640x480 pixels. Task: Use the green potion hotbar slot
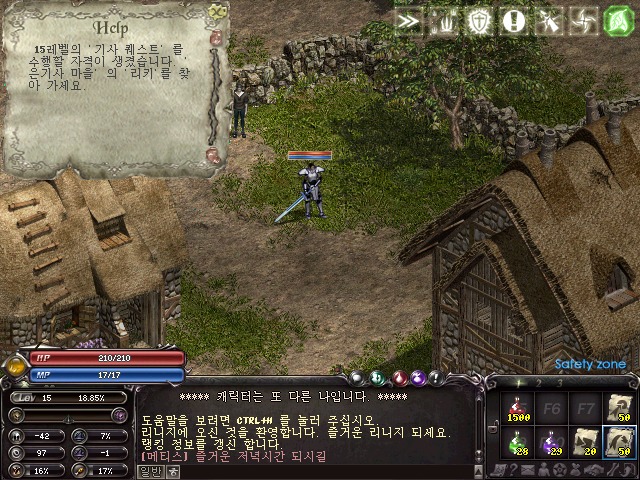click(518, 439)
